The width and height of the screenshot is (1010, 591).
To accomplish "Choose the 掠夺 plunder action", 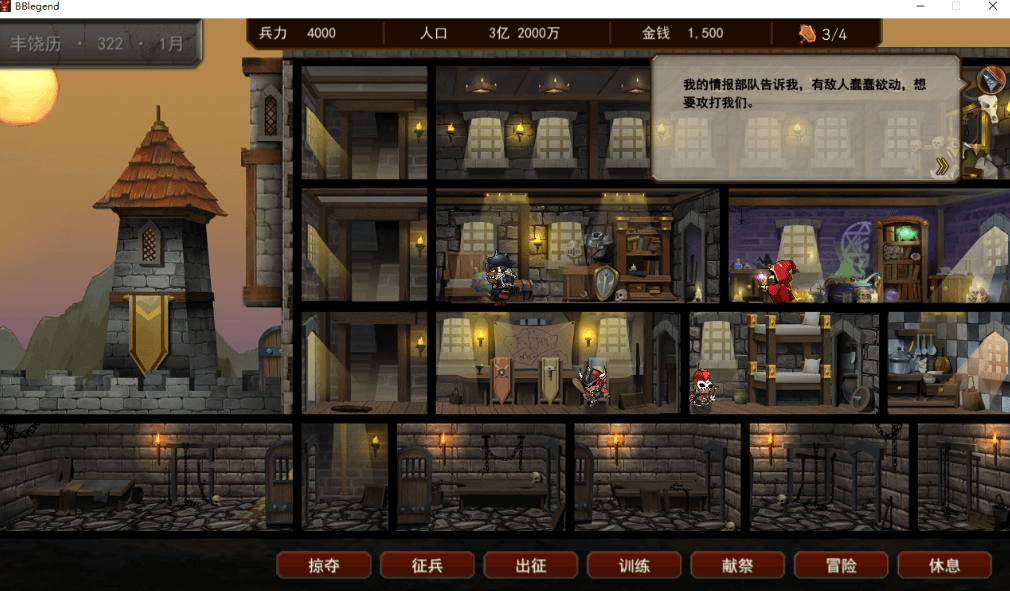I will coord(324,565).
